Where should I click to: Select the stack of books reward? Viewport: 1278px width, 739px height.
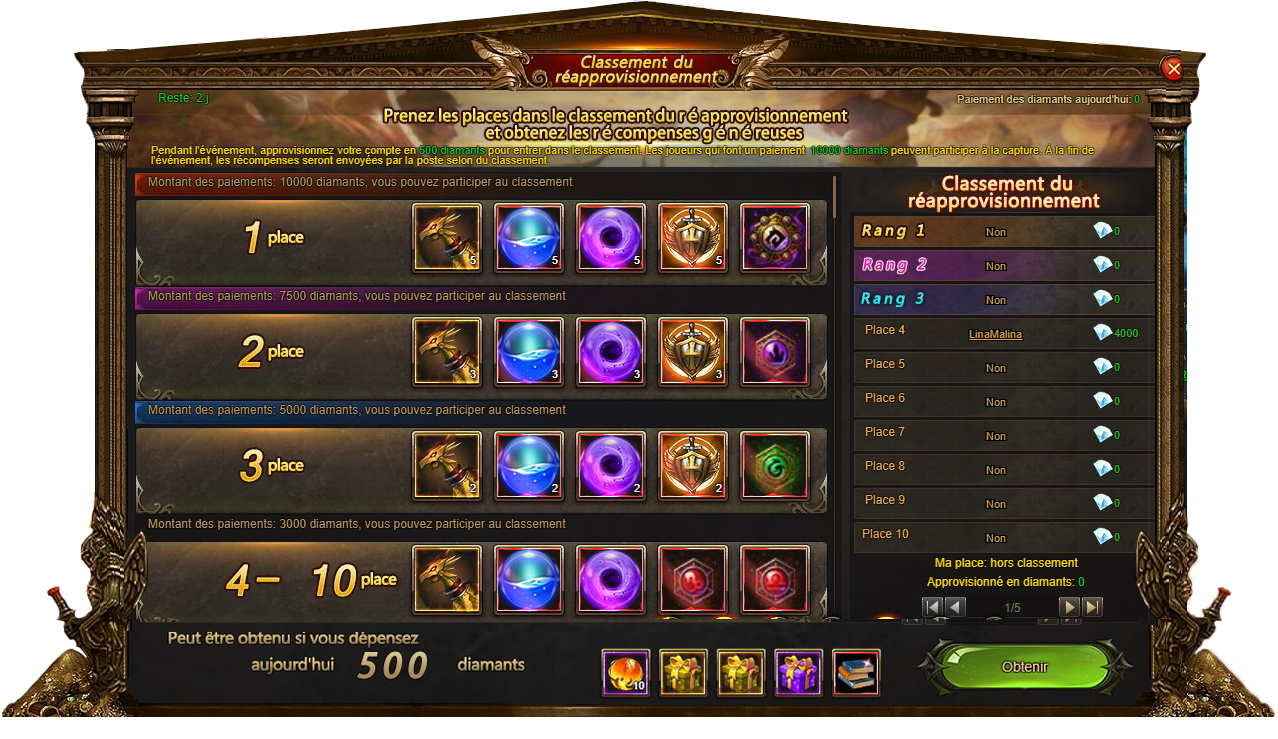pyautogui.click(x=856, y=673)
